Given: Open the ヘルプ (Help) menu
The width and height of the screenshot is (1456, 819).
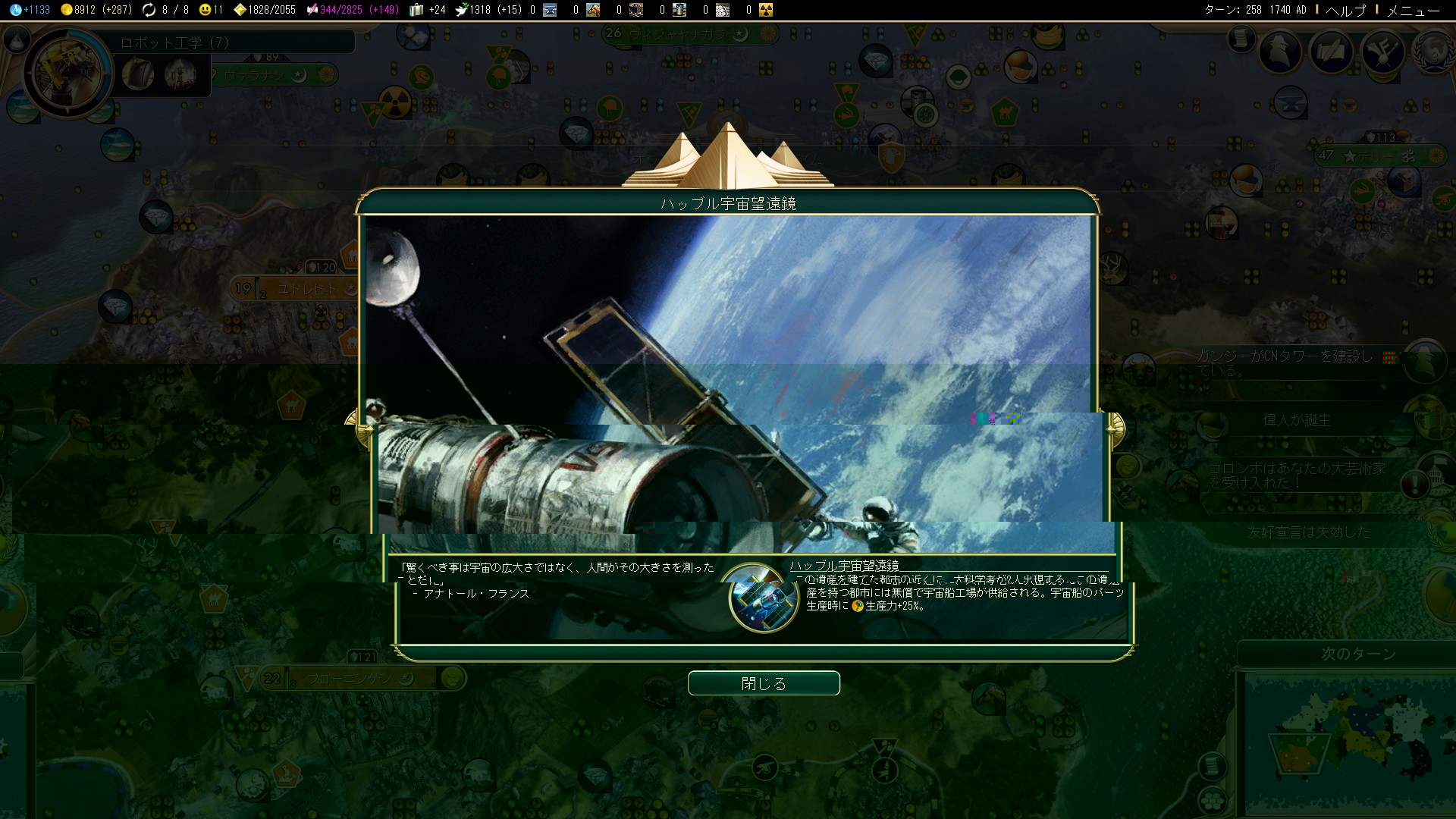Looking at the screenshot, I should (1345, 10).
